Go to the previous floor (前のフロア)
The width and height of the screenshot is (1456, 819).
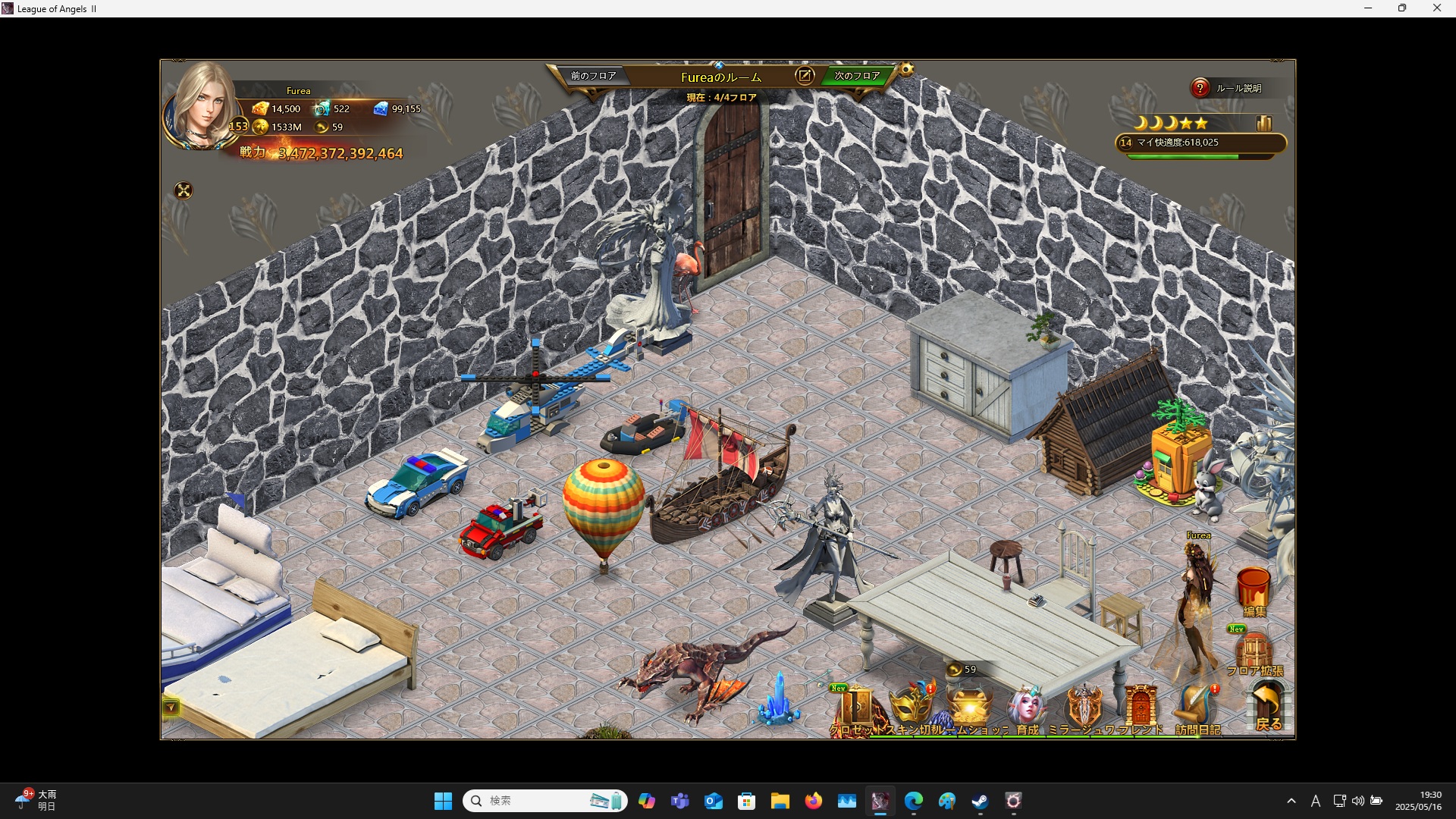593,76
